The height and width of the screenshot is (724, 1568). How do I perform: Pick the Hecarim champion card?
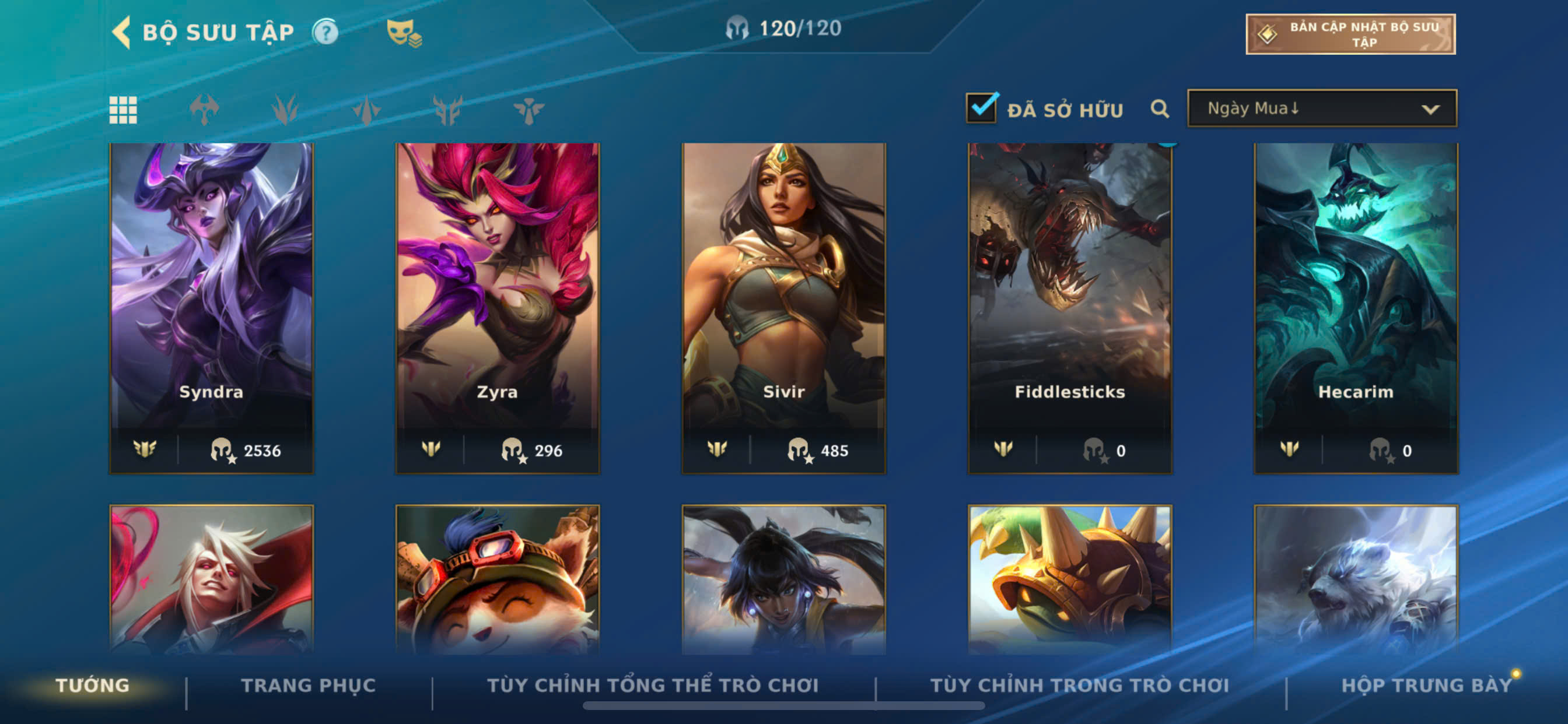[1356, 307]
